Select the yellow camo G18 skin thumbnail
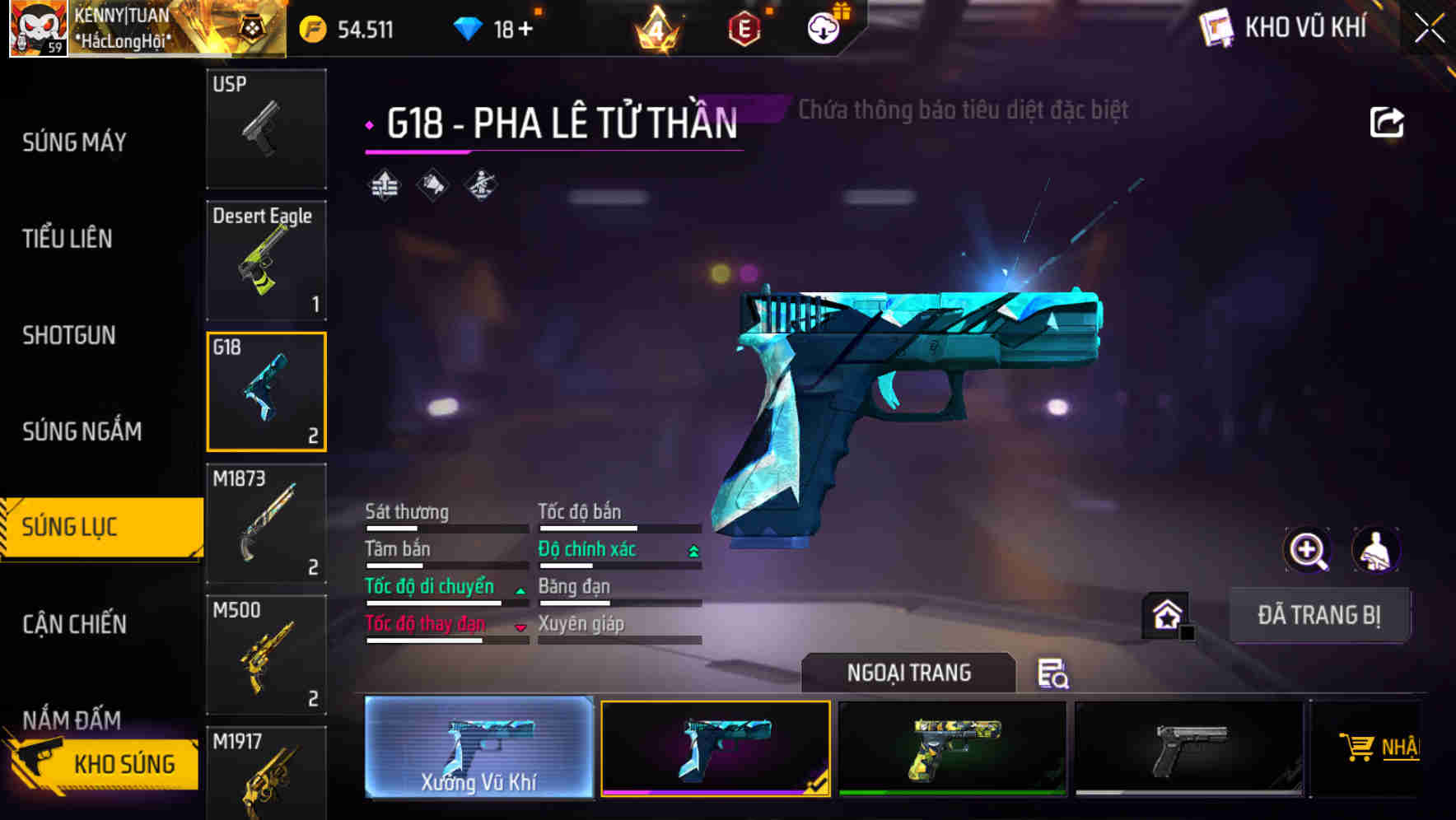Viewport: 1456px width, 820px height. (x=953, y=749)
